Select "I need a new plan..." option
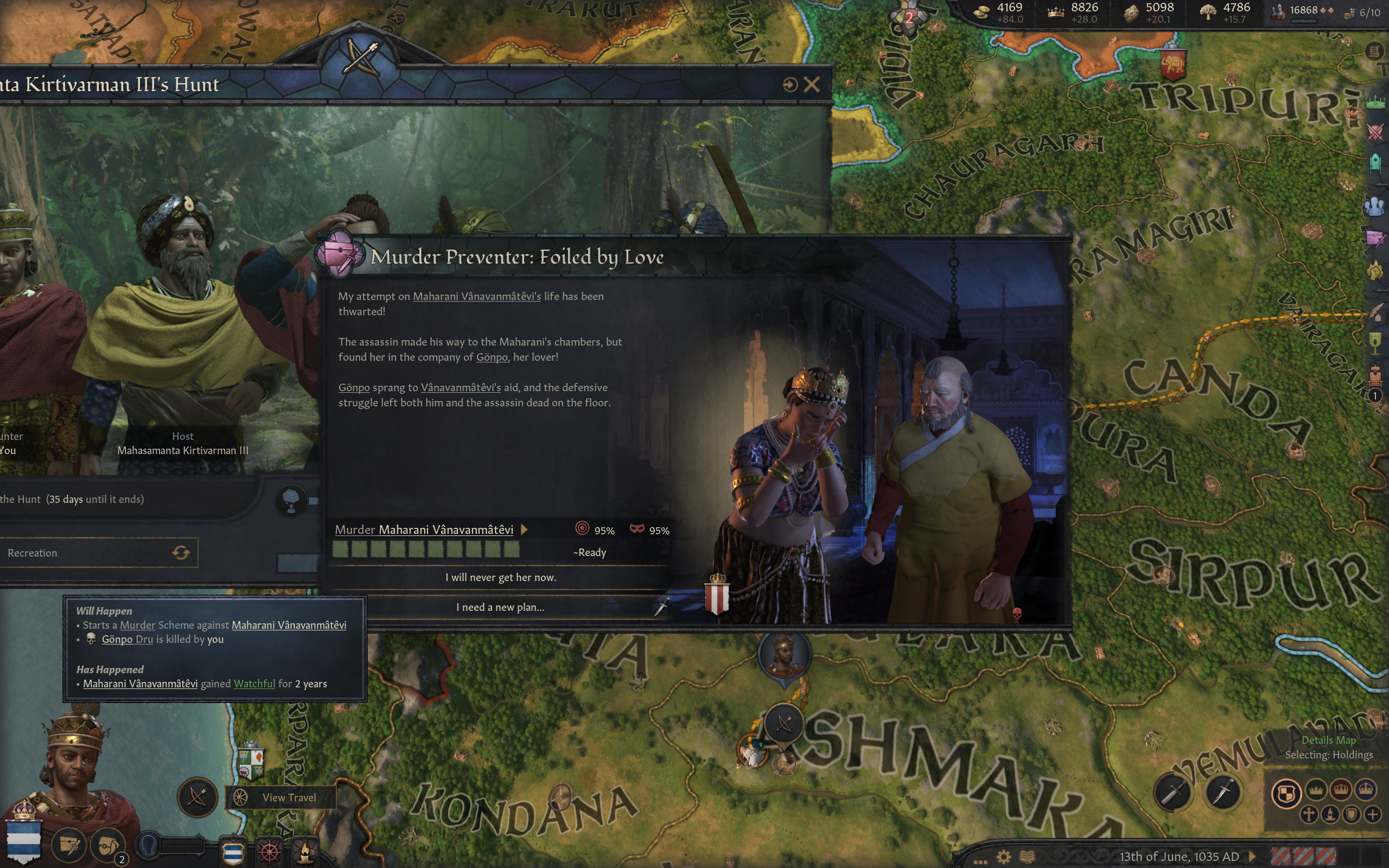This screenshot has width=1389, height=868. pos(500,608)
